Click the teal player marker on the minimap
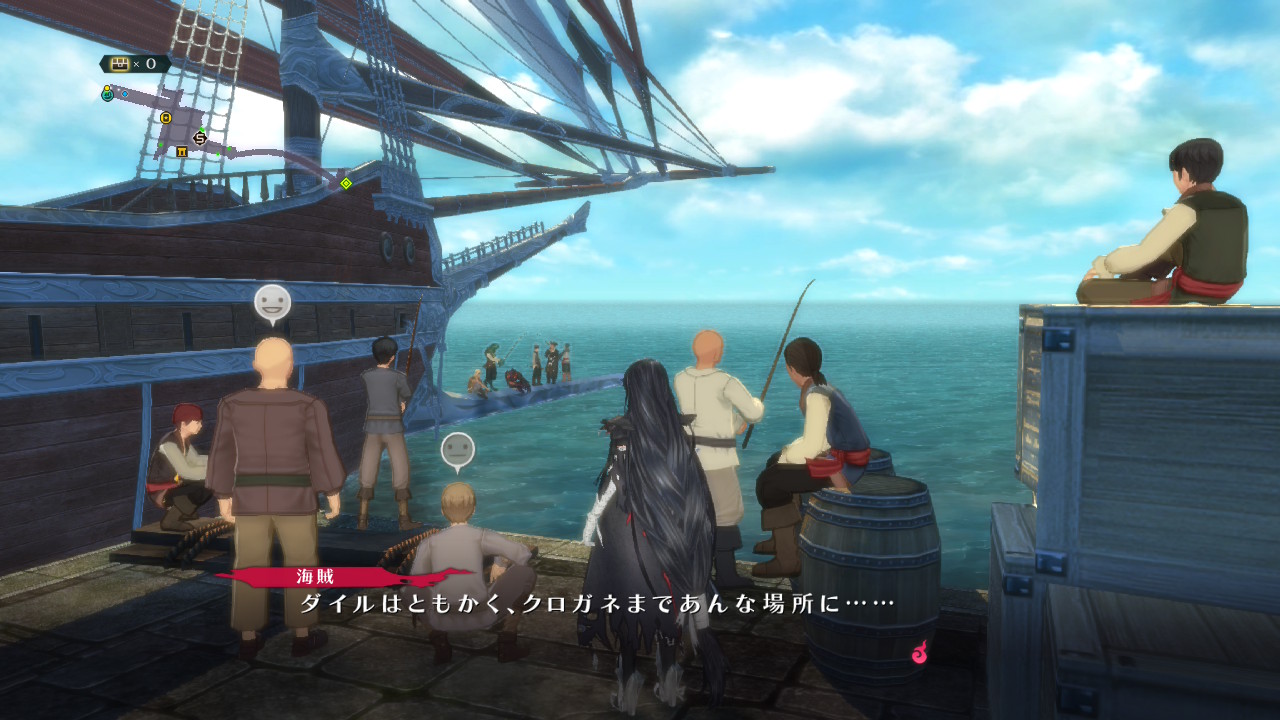 point(107,94)
